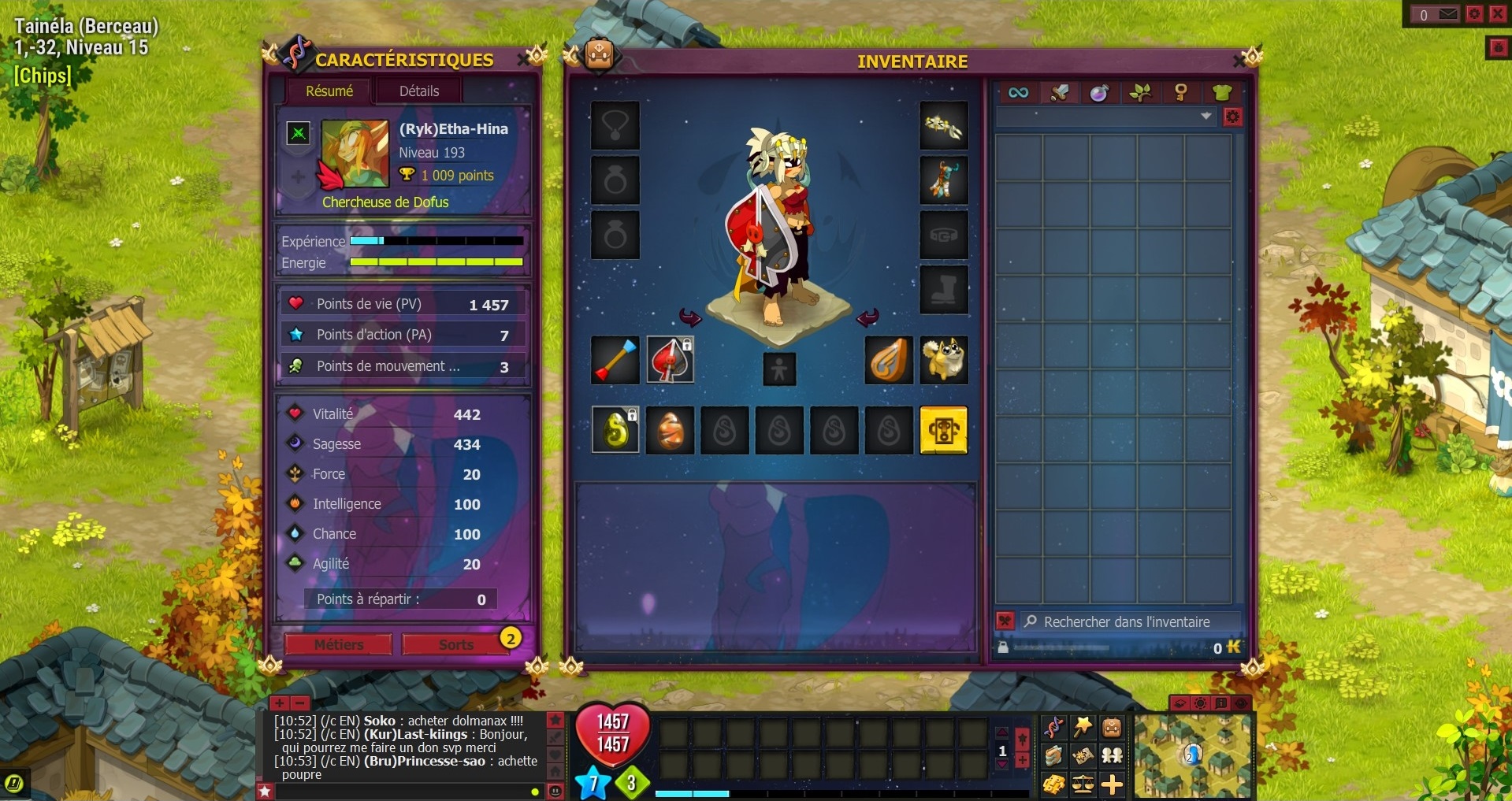
Task: Select the fluffy pet companion slot
Action: (943, 360)
